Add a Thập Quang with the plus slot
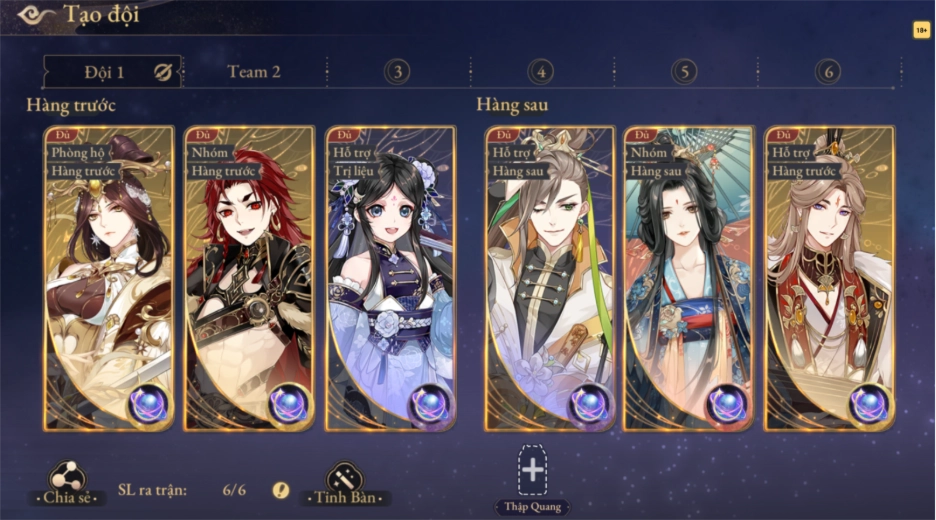 tap(533, 470)
